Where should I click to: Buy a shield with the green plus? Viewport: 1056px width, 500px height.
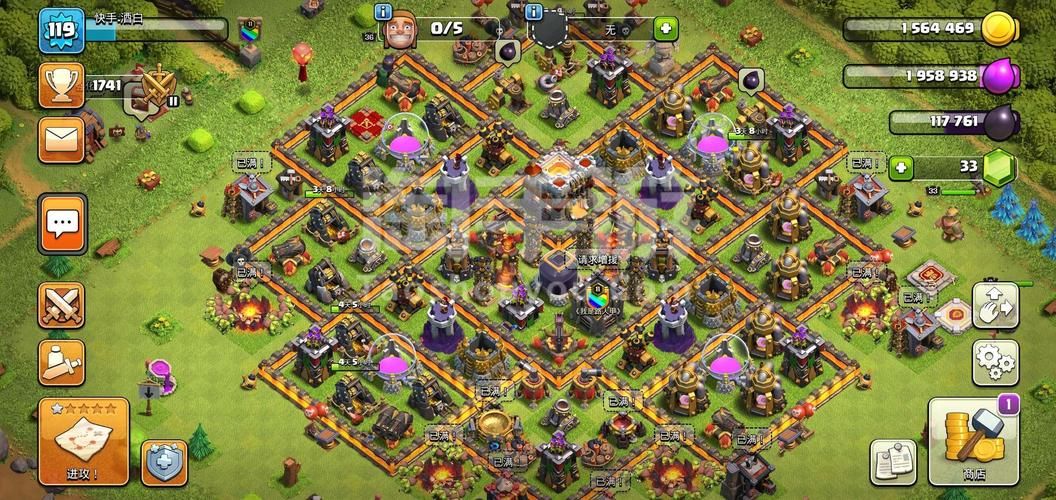[666, 29]
